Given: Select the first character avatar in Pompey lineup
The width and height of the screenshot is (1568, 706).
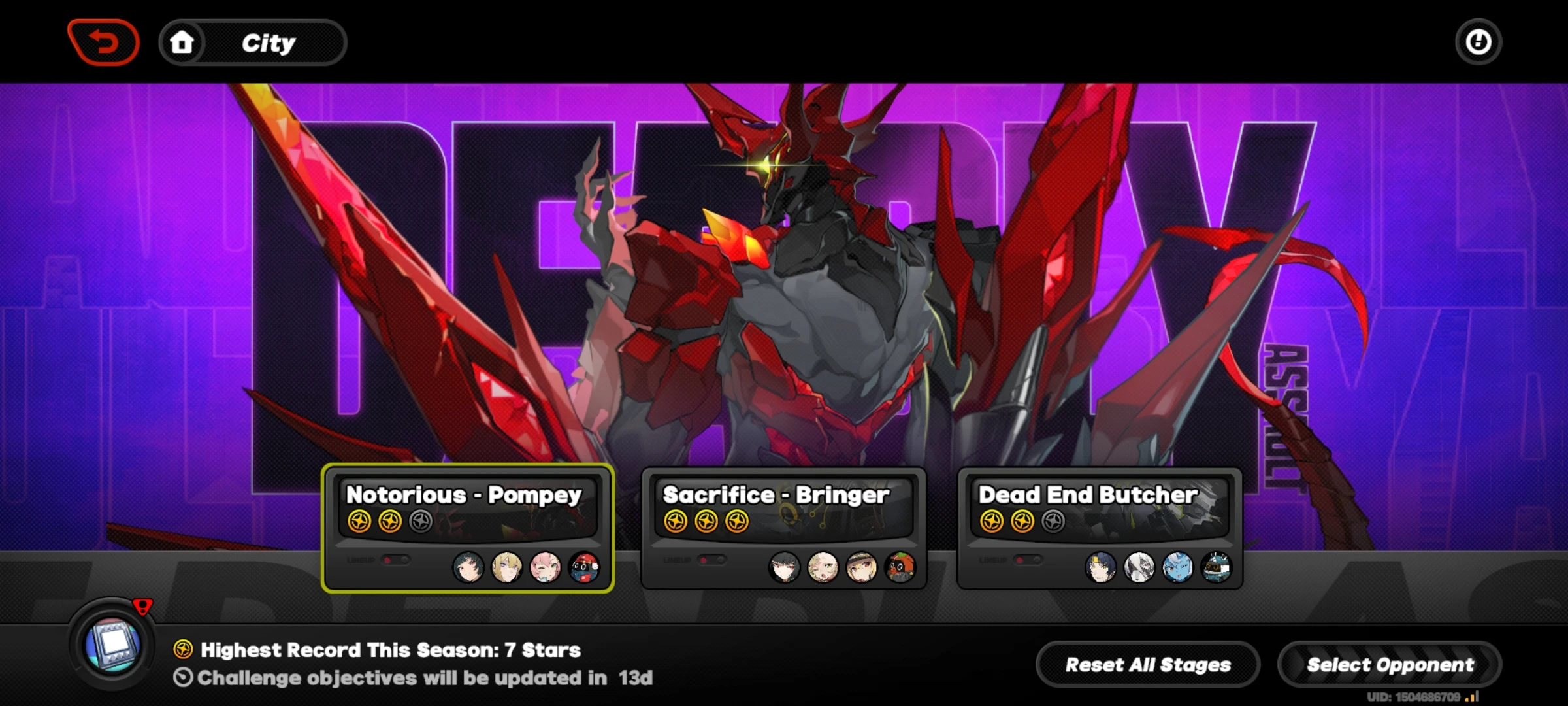Looking at the screenshot, I should [x=468, y=568].
